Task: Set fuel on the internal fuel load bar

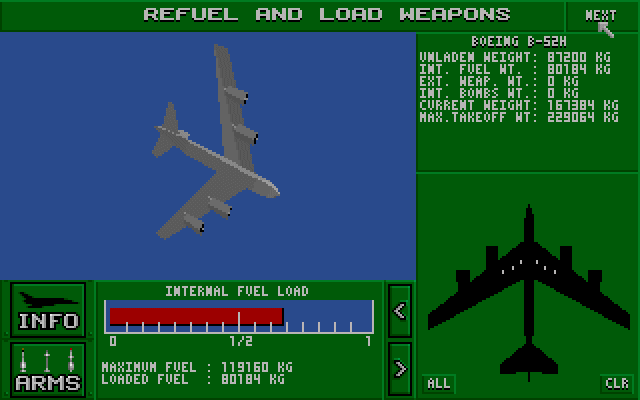Action: [239, 316]
